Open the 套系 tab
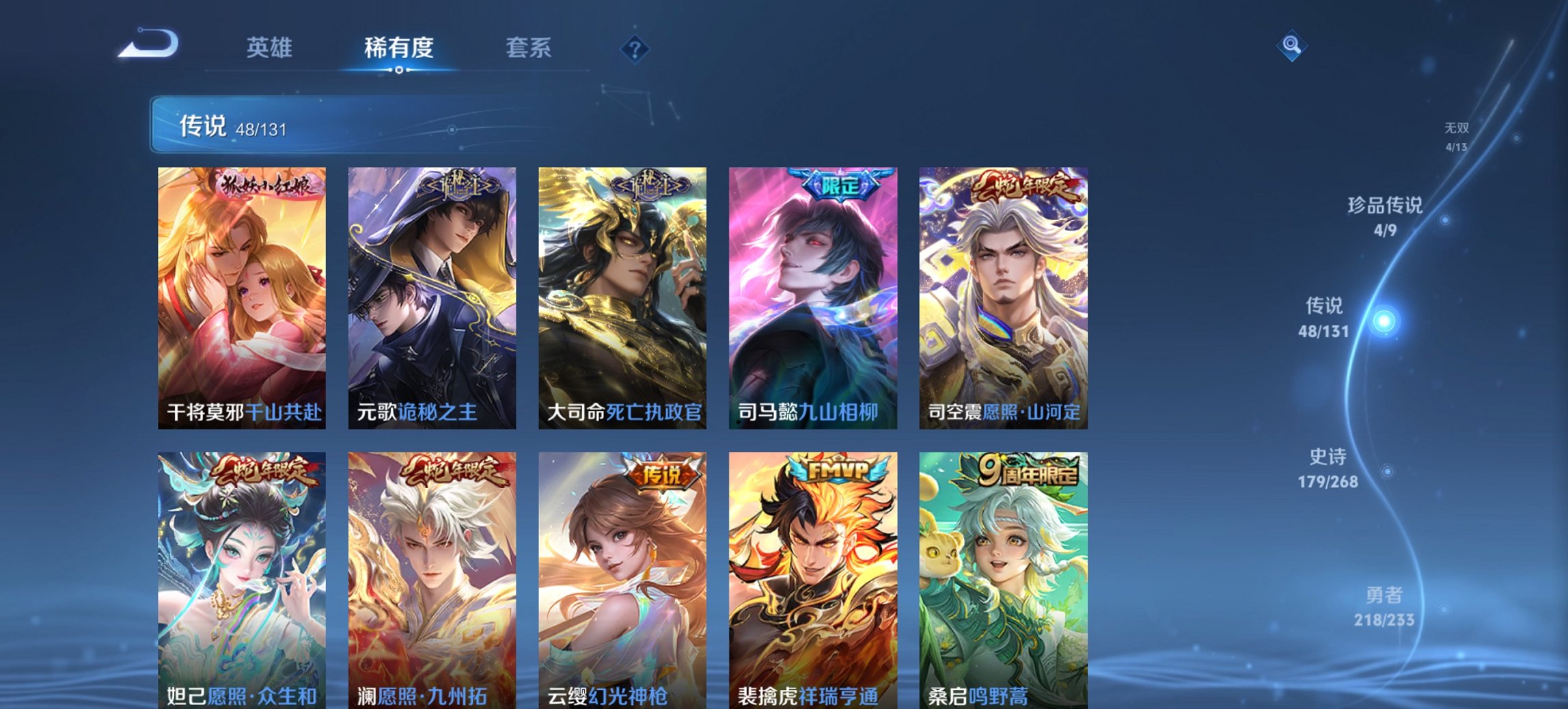This screenshot has width=1568, height=709. point(529,48)
